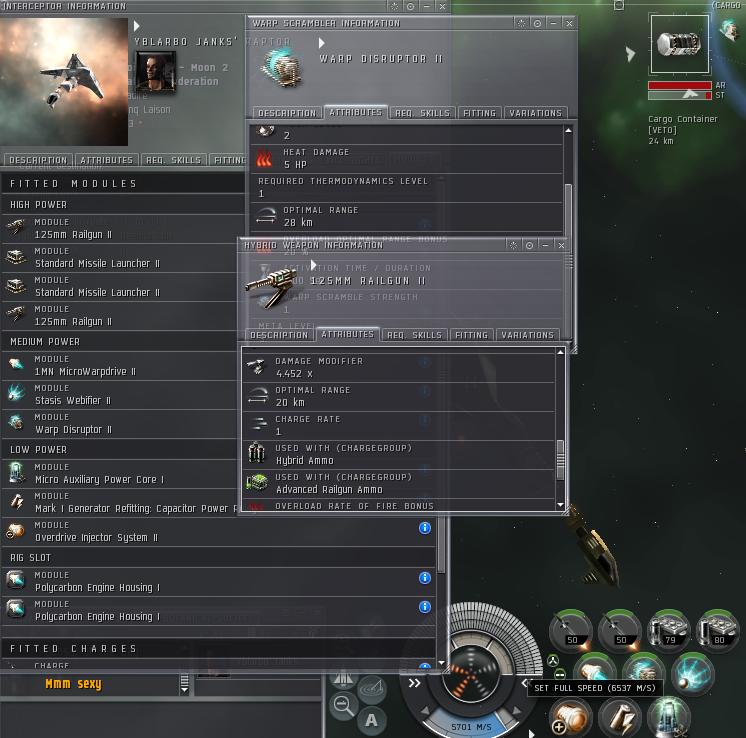Close the Hybrid Weapon Information window
The image size is (746, 738).
[x=561, y=245]
